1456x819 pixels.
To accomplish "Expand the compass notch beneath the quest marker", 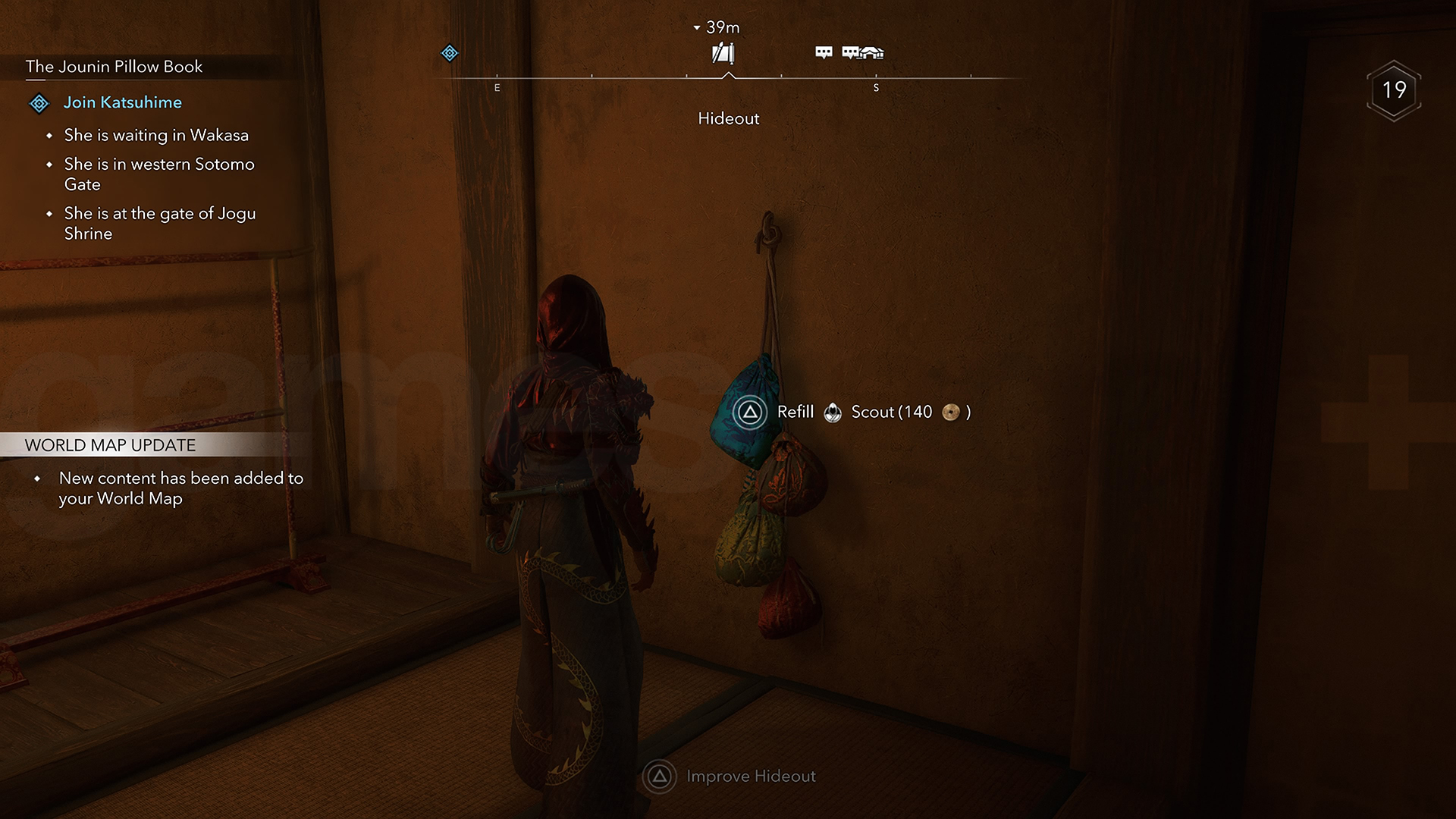I will point(728,75).
